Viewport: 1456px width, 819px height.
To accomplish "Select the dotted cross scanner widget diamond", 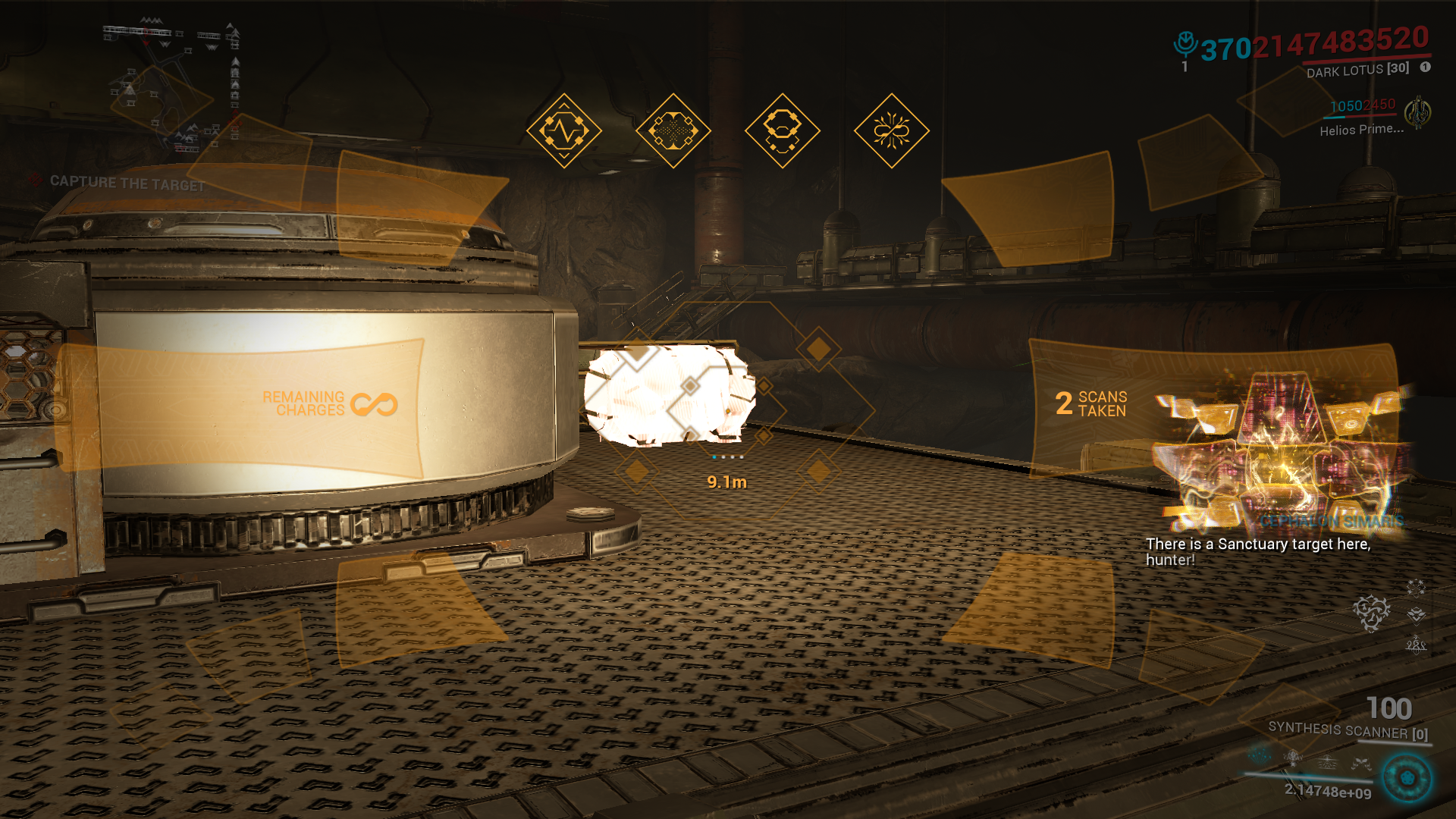I will tap(673, 130).
